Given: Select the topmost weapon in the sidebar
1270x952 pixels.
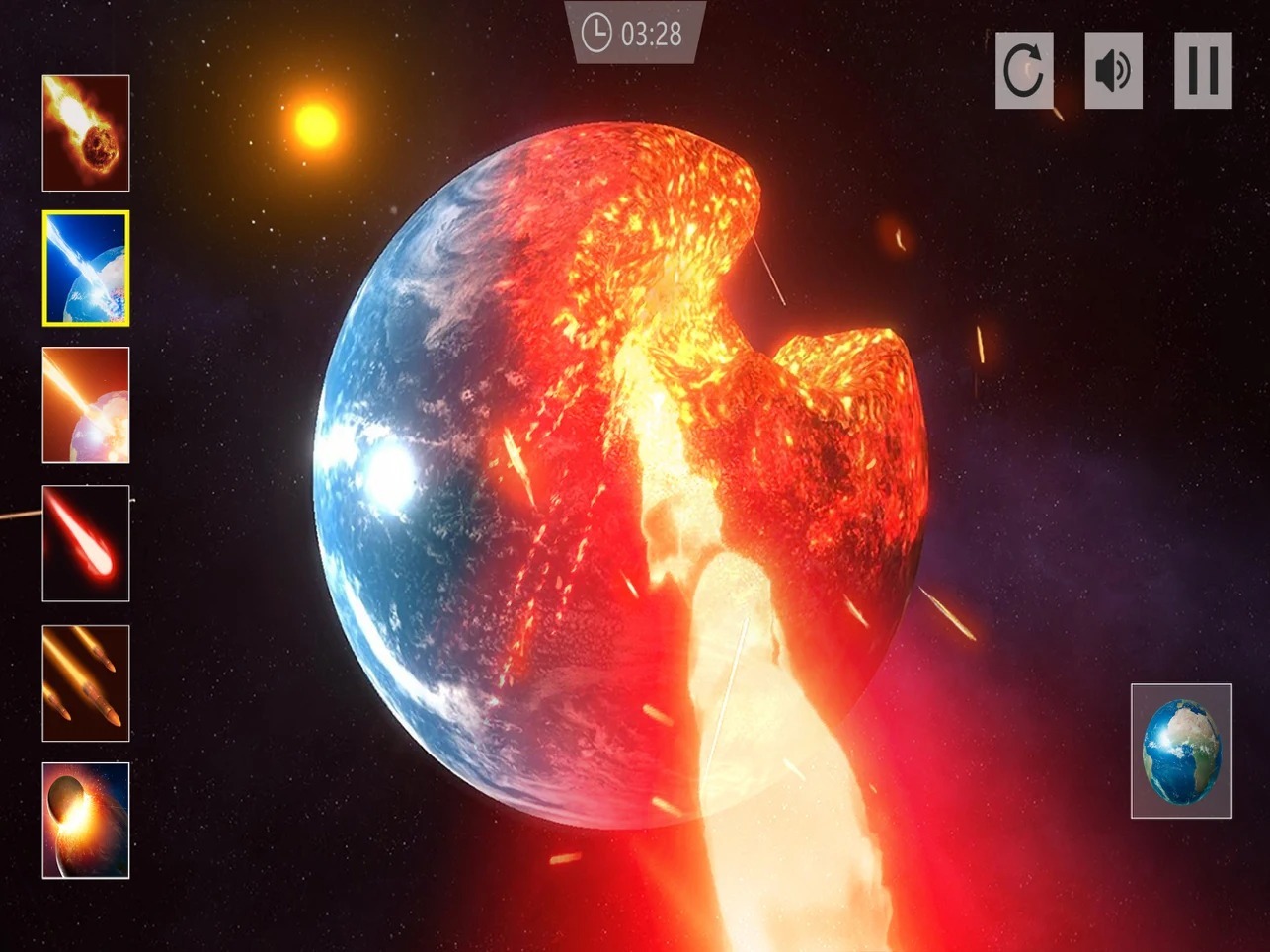Looking at the screenshot, I should 85,132.
